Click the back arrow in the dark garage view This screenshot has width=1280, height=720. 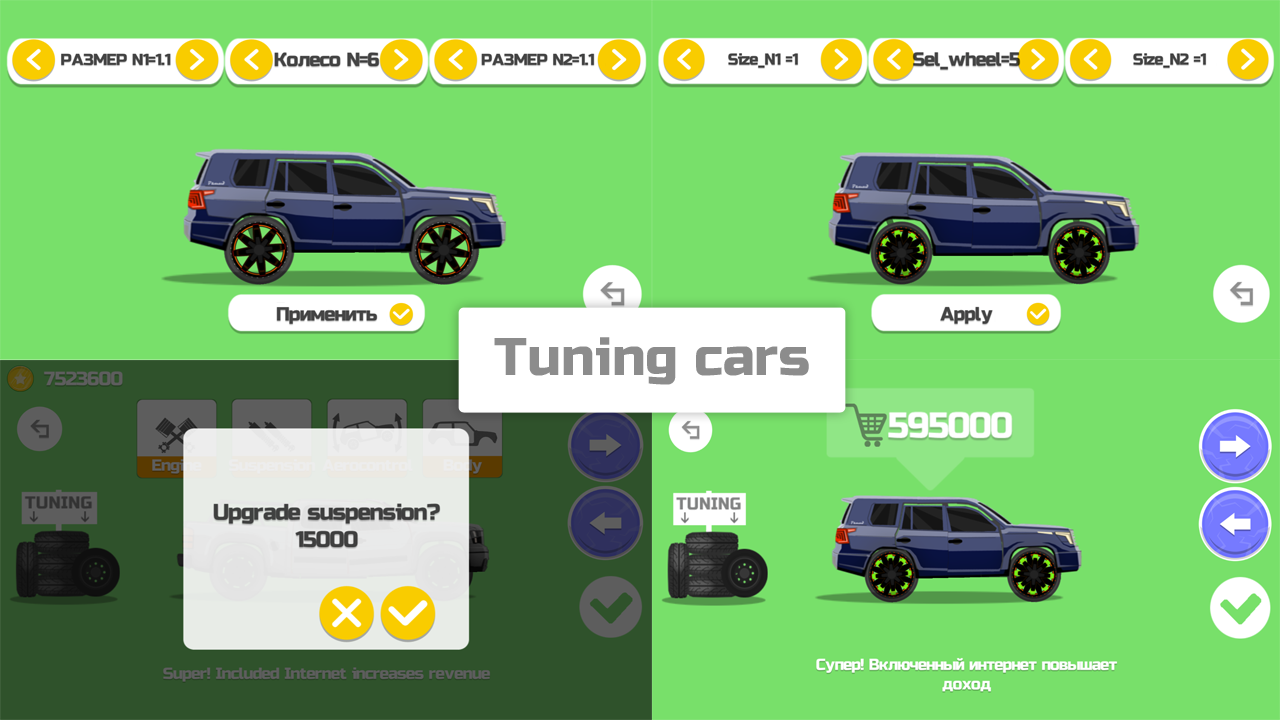(40, 429)
